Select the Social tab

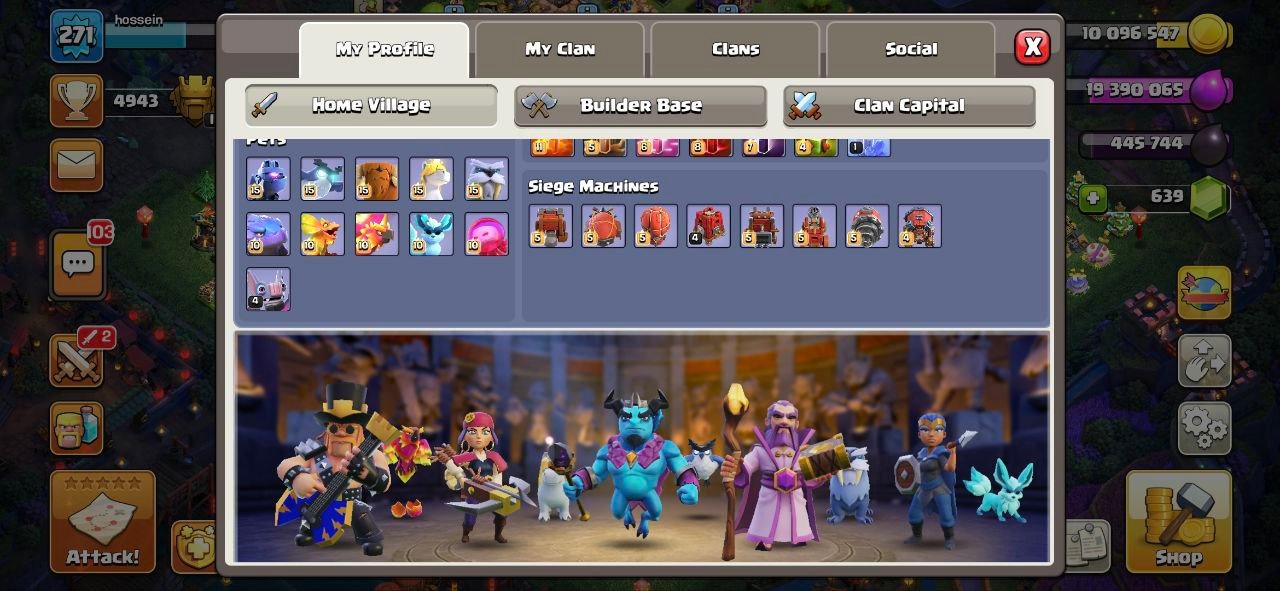click(910, 49)
